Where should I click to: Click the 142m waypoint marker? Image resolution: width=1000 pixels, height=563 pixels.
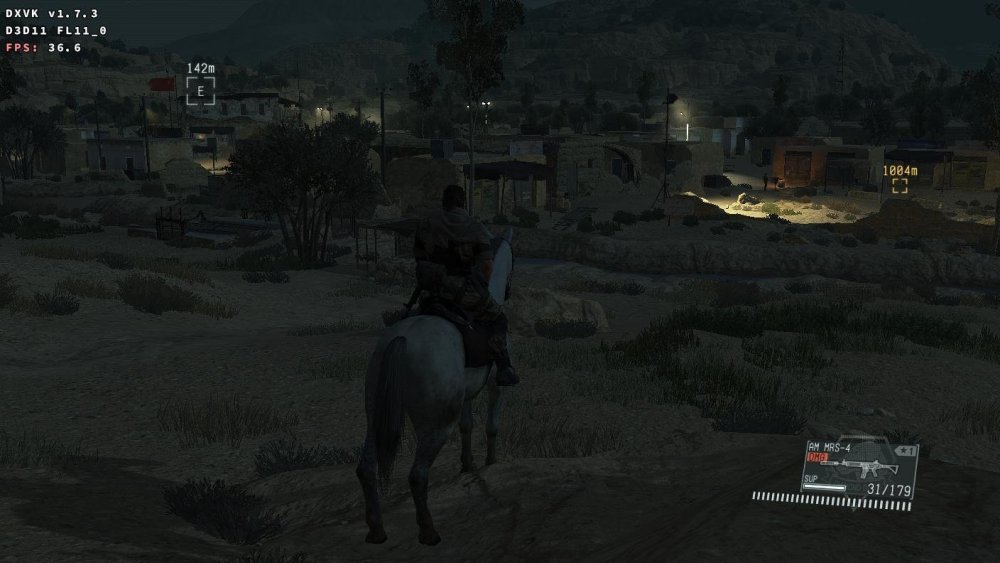coord(200,90)
